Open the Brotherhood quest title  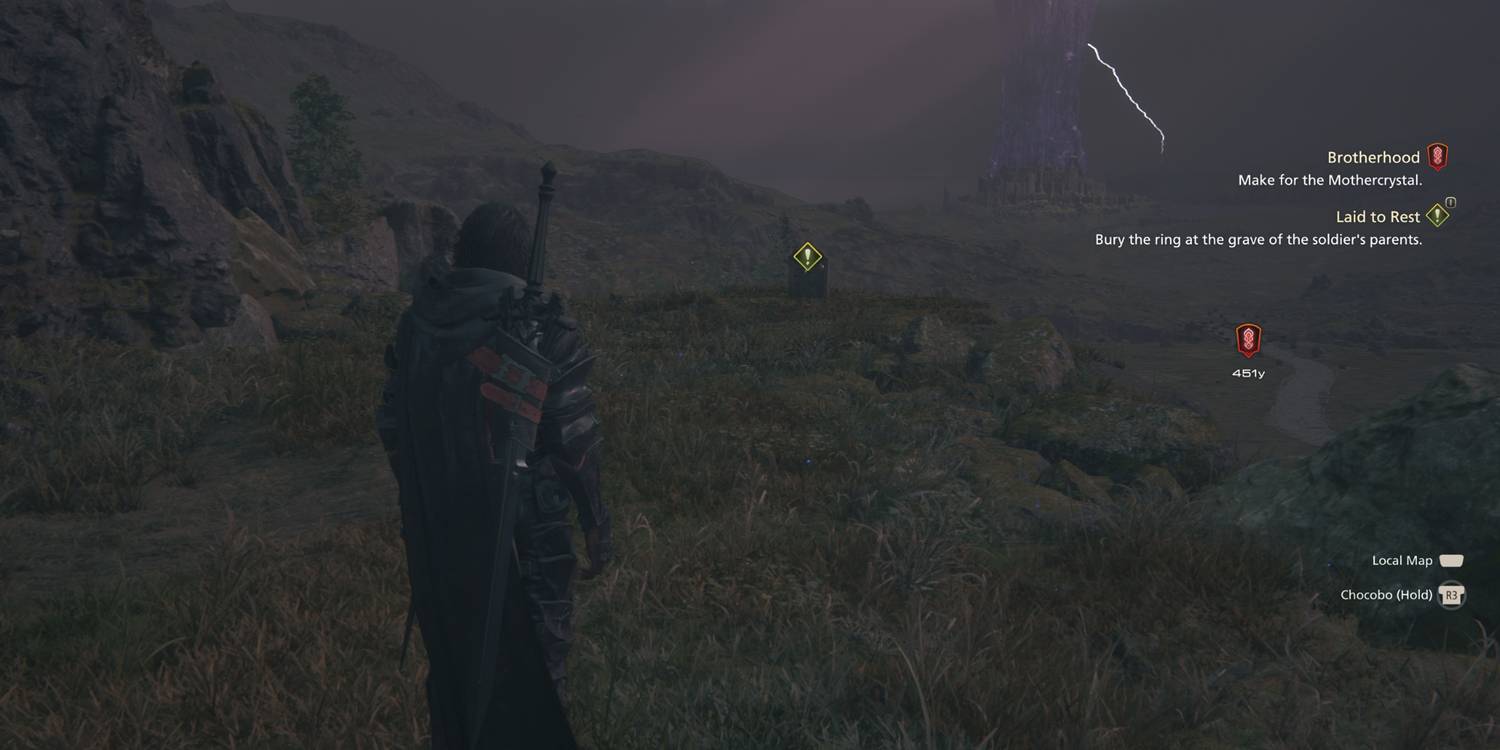(x=1373, y=157)
